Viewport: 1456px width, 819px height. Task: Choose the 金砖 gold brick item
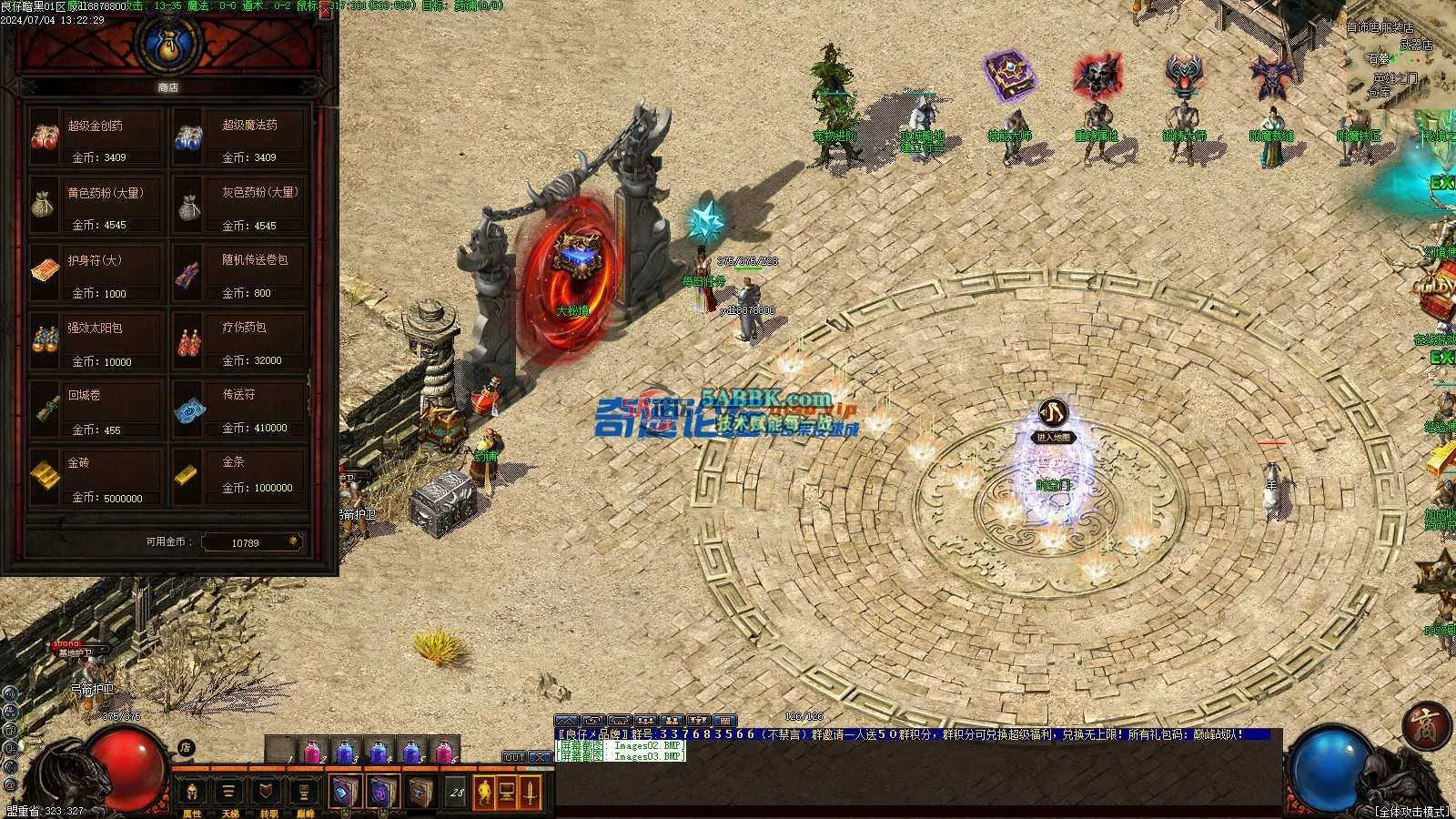click(x=96, y=477)
